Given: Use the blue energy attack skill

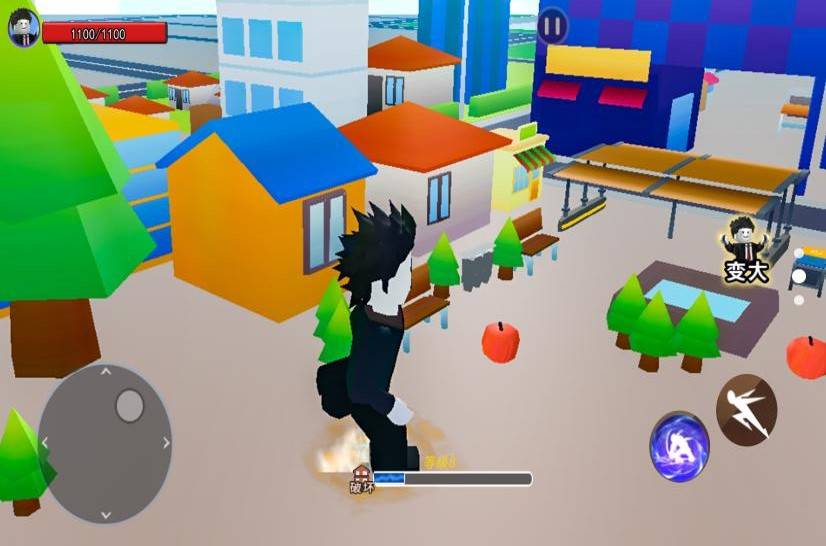Looking at the screenshot, I should (x=680, y=445).
